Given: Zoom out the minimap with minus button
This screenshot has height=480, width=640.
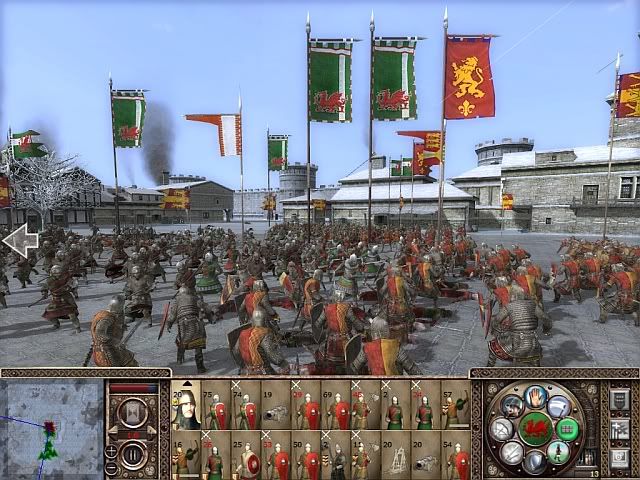Looking at the screenshot, I should tap(111, 466).
